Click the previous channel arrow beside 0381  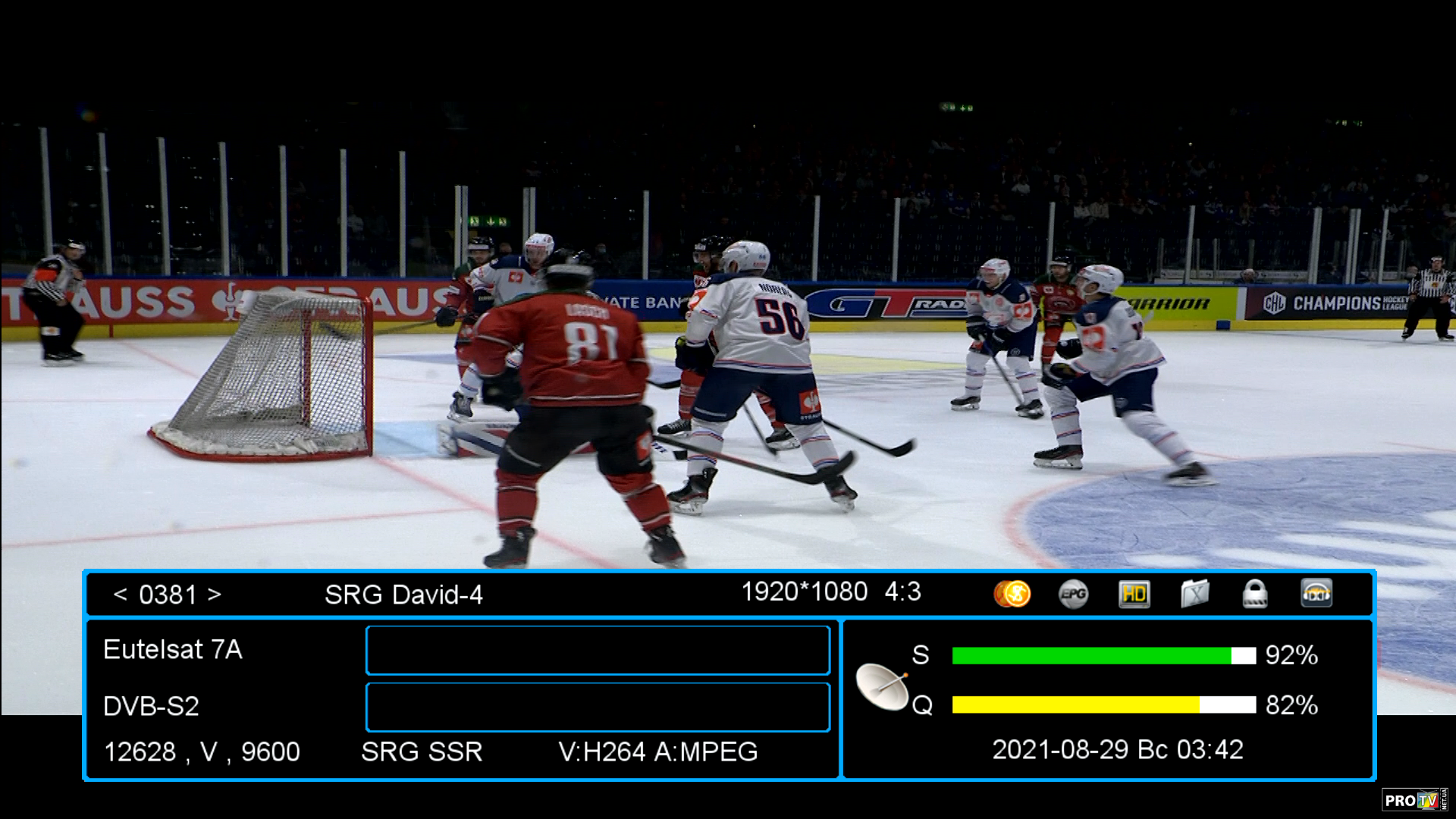(120, 595)
